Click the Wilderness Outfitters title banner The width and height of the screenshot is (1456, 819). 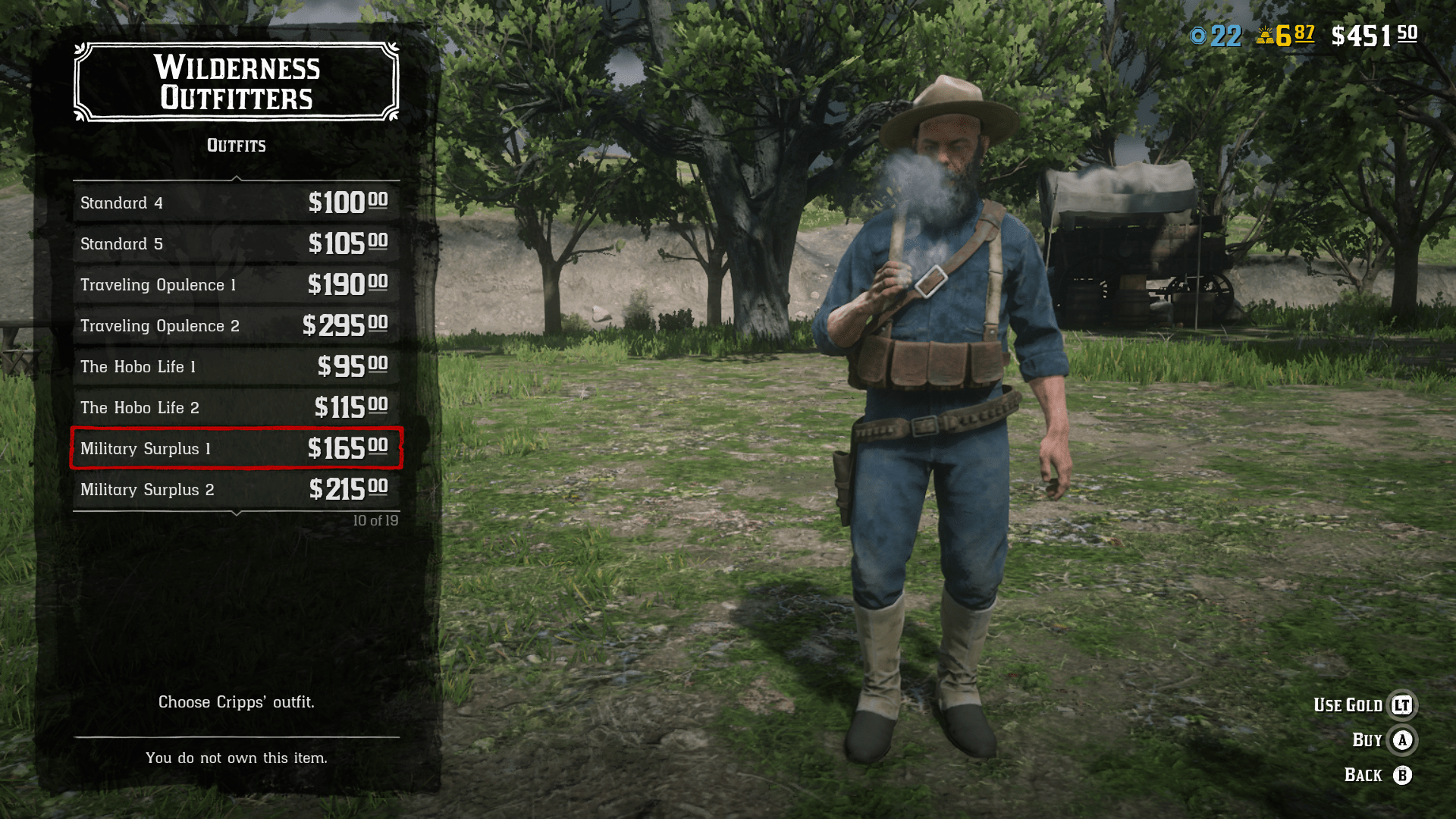[236, 83]
